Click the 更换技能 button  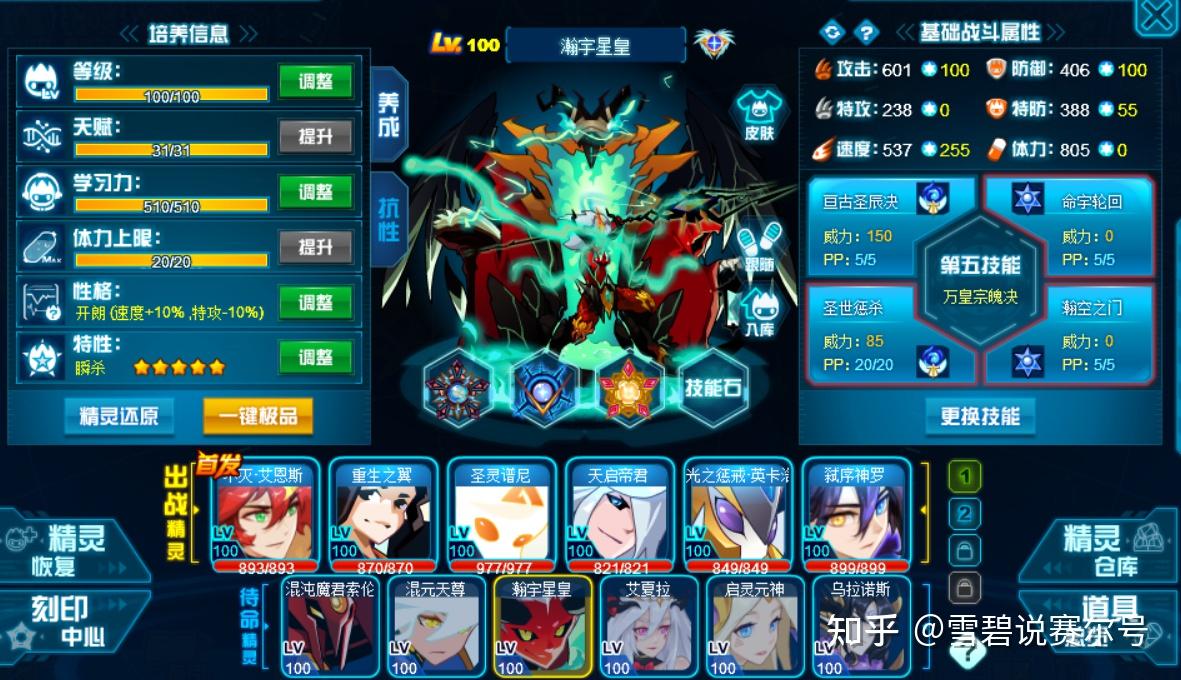[x=979, y=416]
